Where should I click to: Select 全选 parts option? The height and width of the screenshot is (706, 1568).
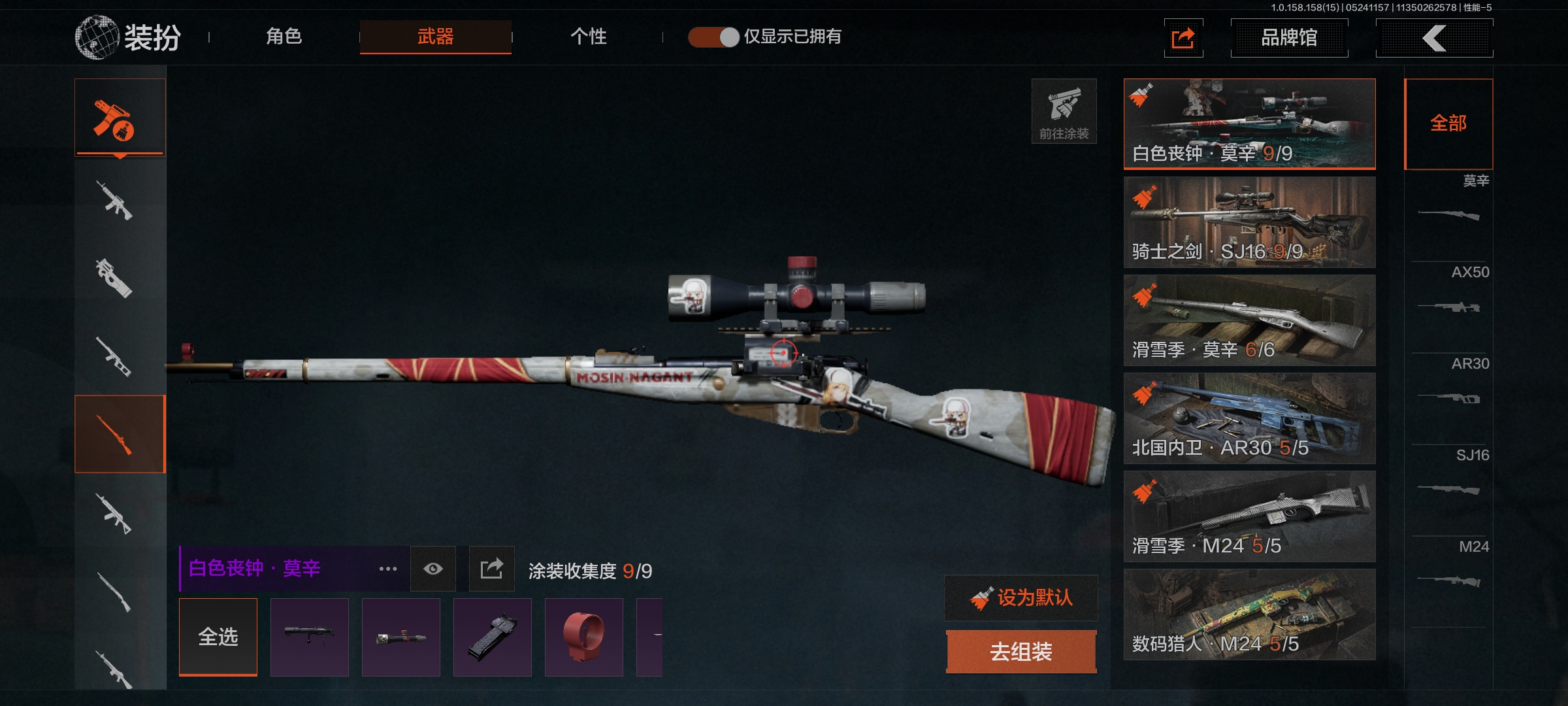(218, 637)
